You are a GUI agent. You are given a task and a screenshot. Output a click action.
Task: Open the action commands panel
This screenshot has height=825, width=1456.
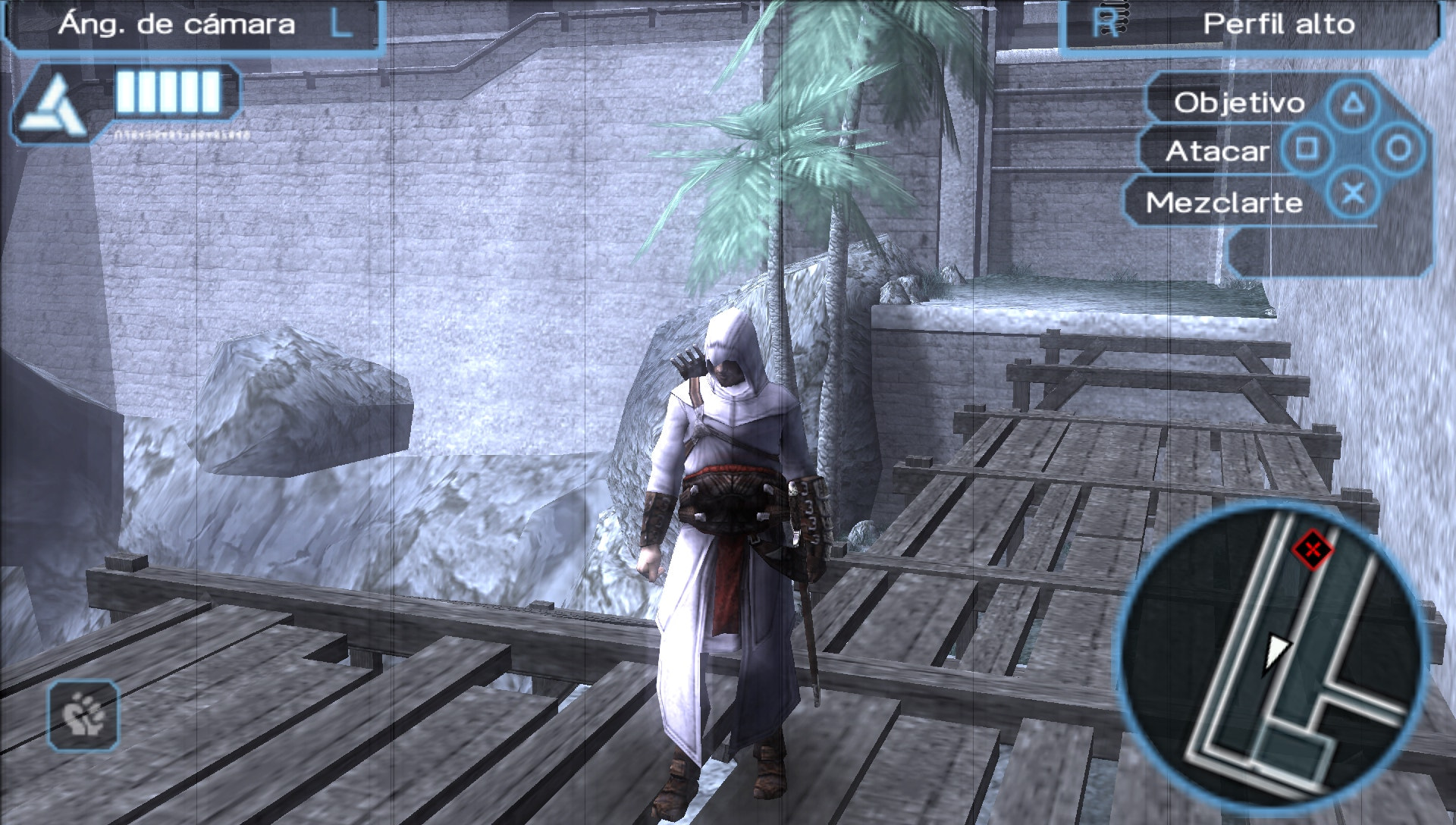coord(1289,152)
